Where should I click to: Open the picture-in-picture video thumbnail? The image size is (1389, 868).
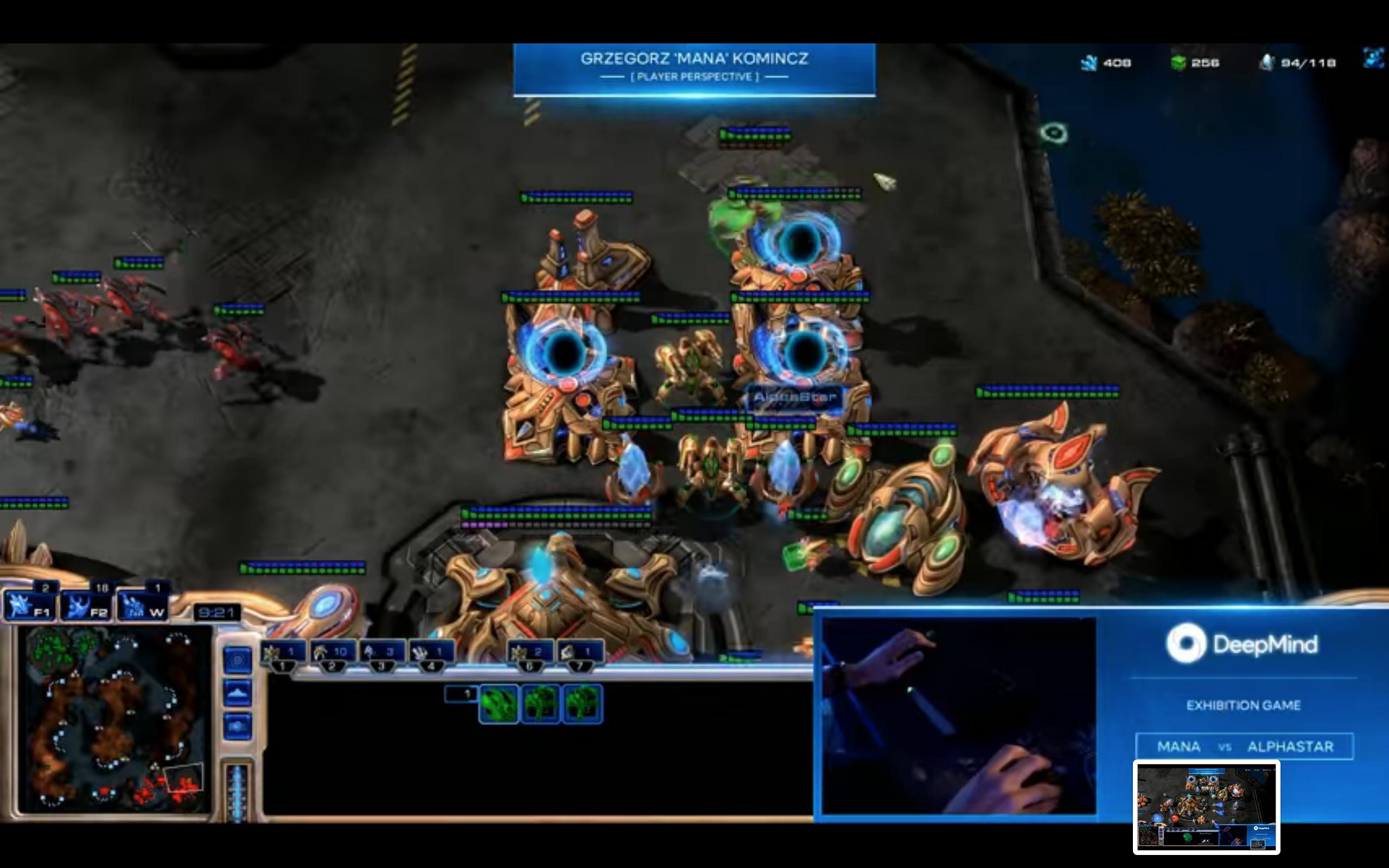point(1206,807)
